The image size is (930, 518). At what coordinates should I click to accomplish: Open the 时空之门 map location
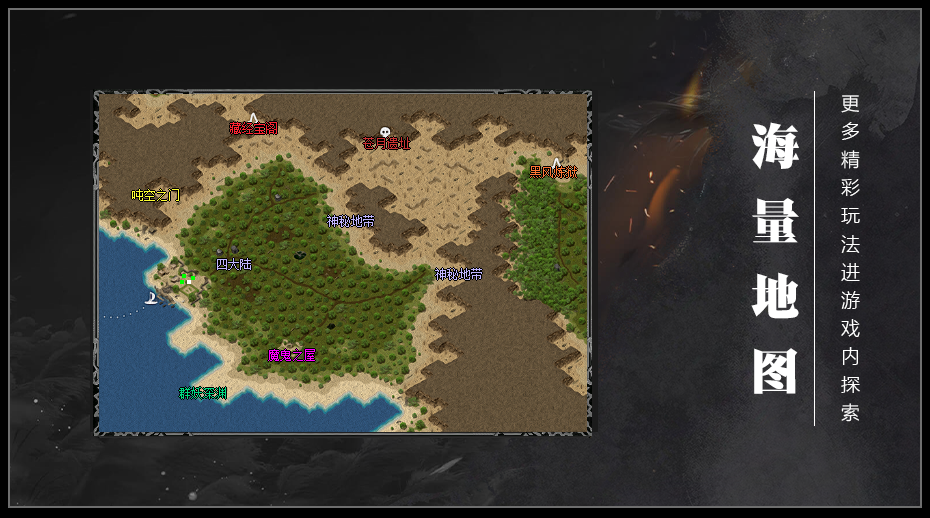(156, 195)
